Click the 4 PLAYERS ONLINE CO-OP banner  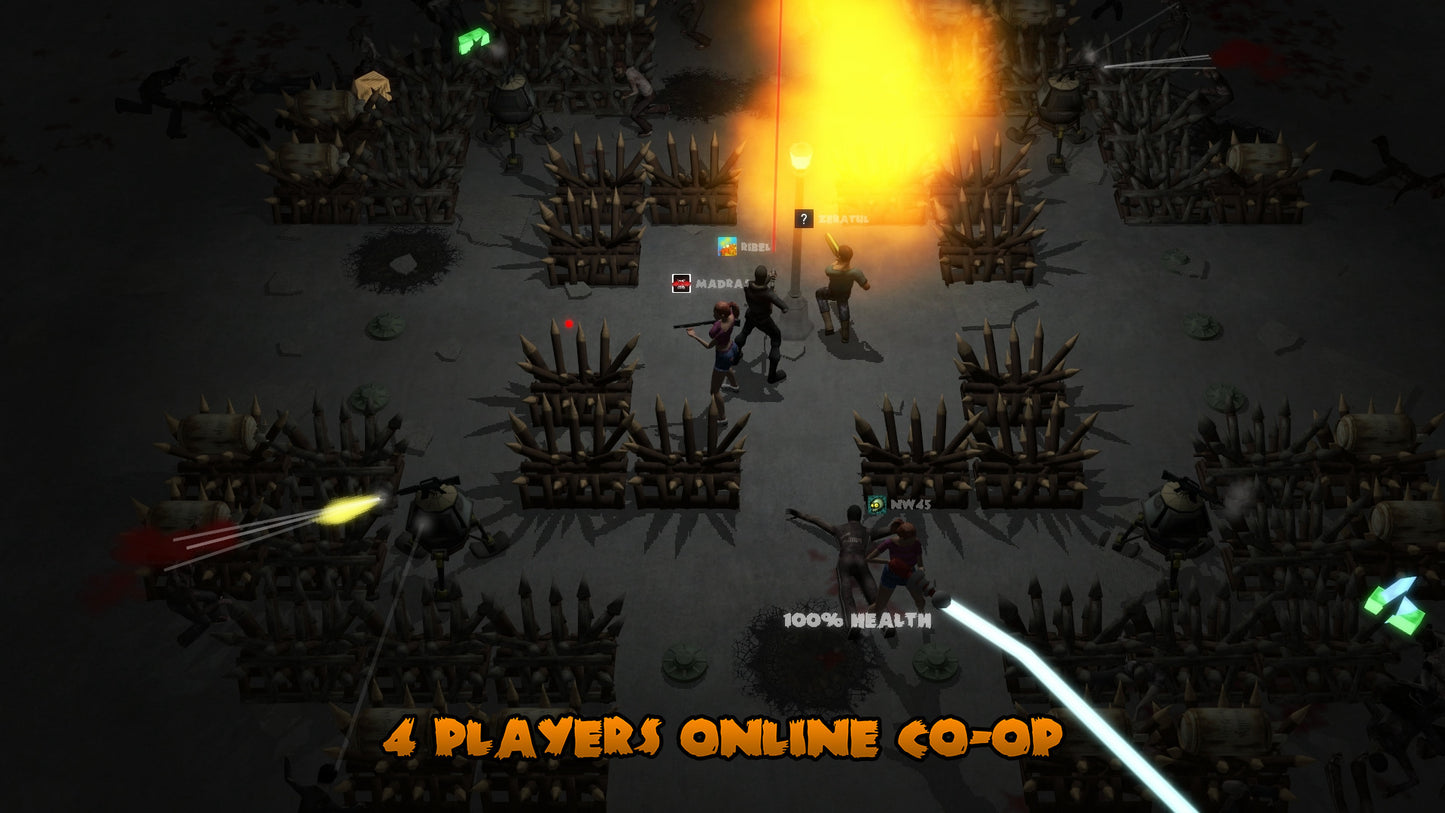coord(724,738)
